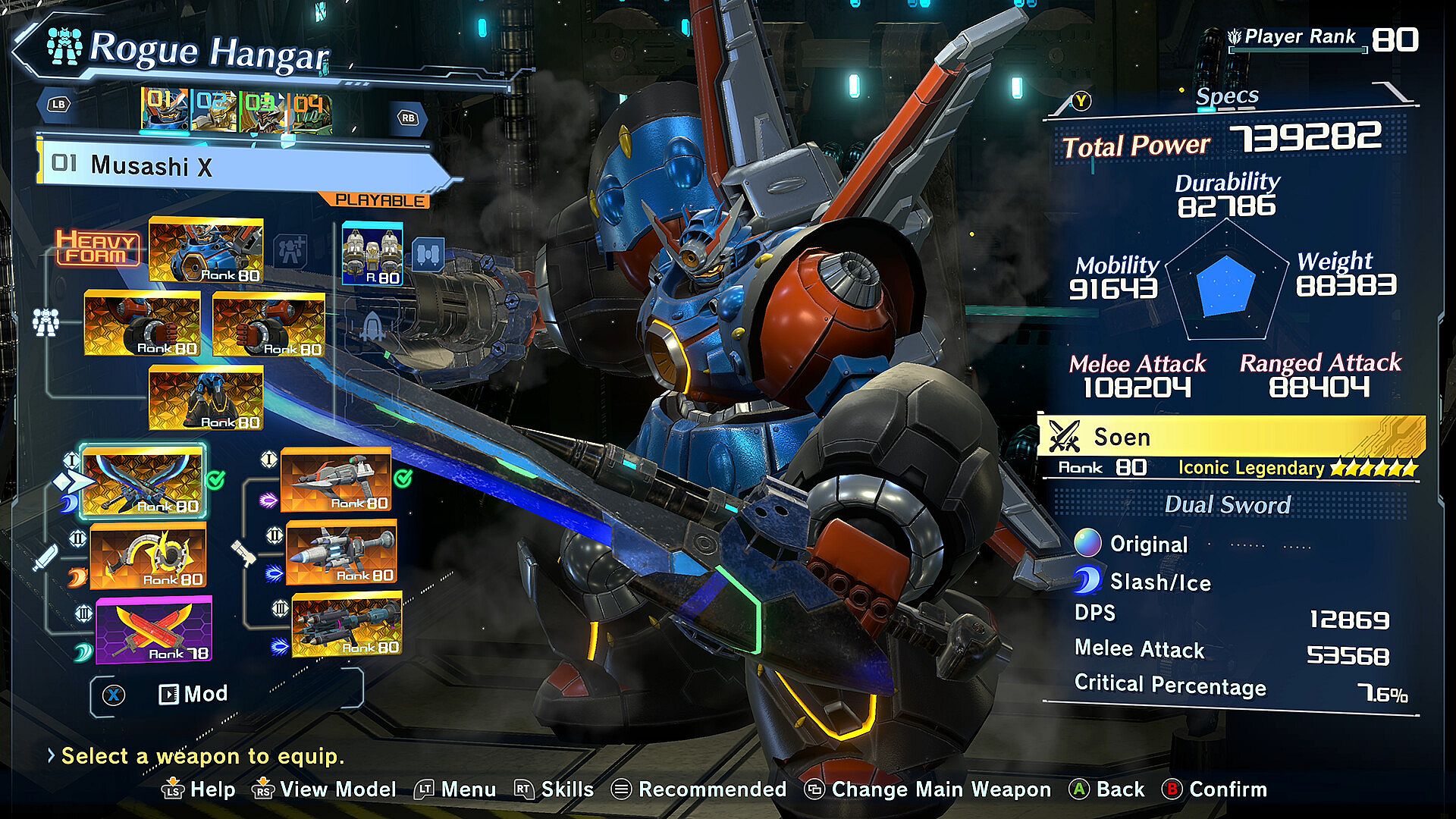Screen dimensions: 1456x819
Task: Switch to loadout tab 02
Action: pyautogui.click(x=213, y=111)
